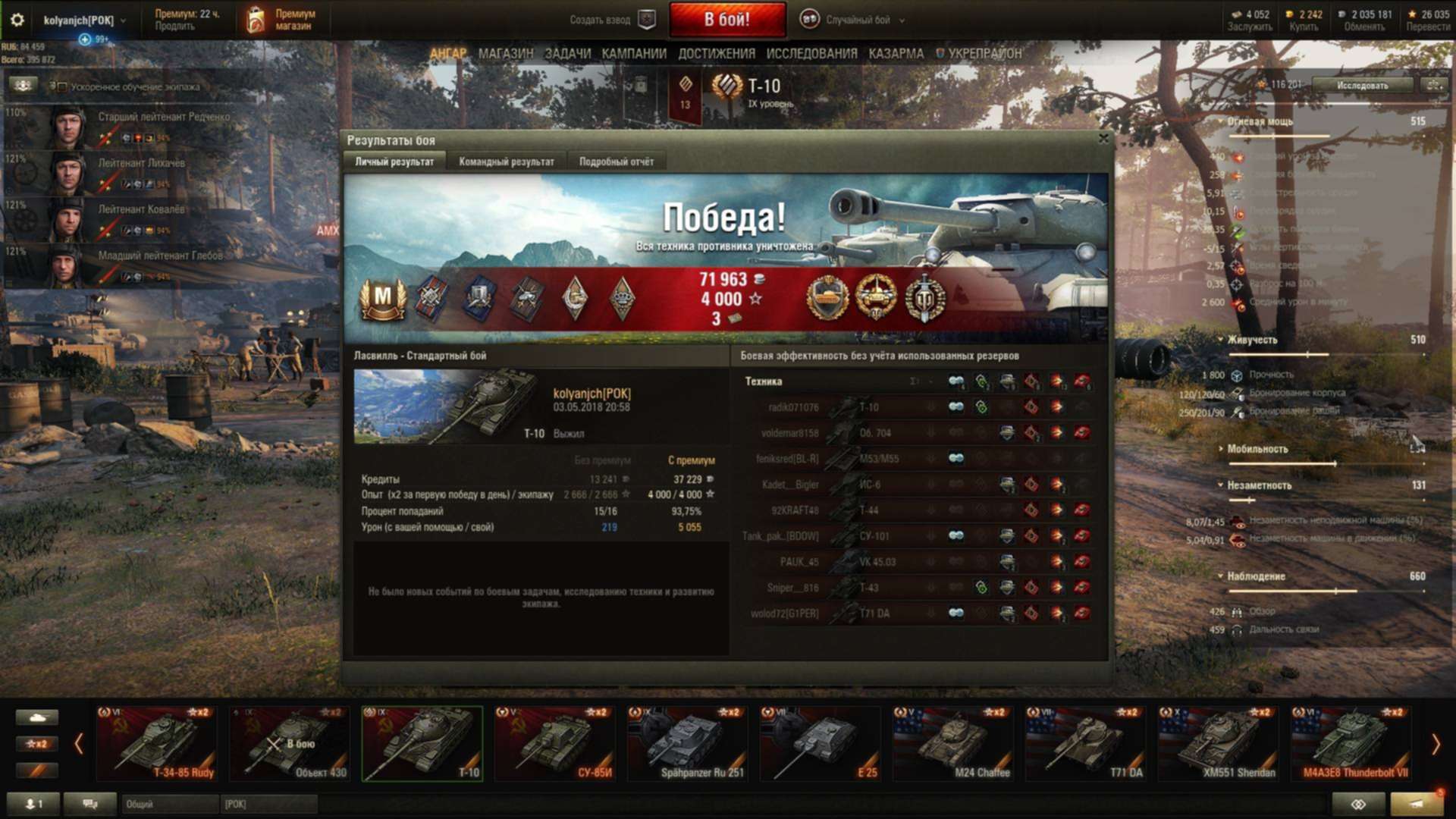Click the Исследовать research button

(1362, 86)
